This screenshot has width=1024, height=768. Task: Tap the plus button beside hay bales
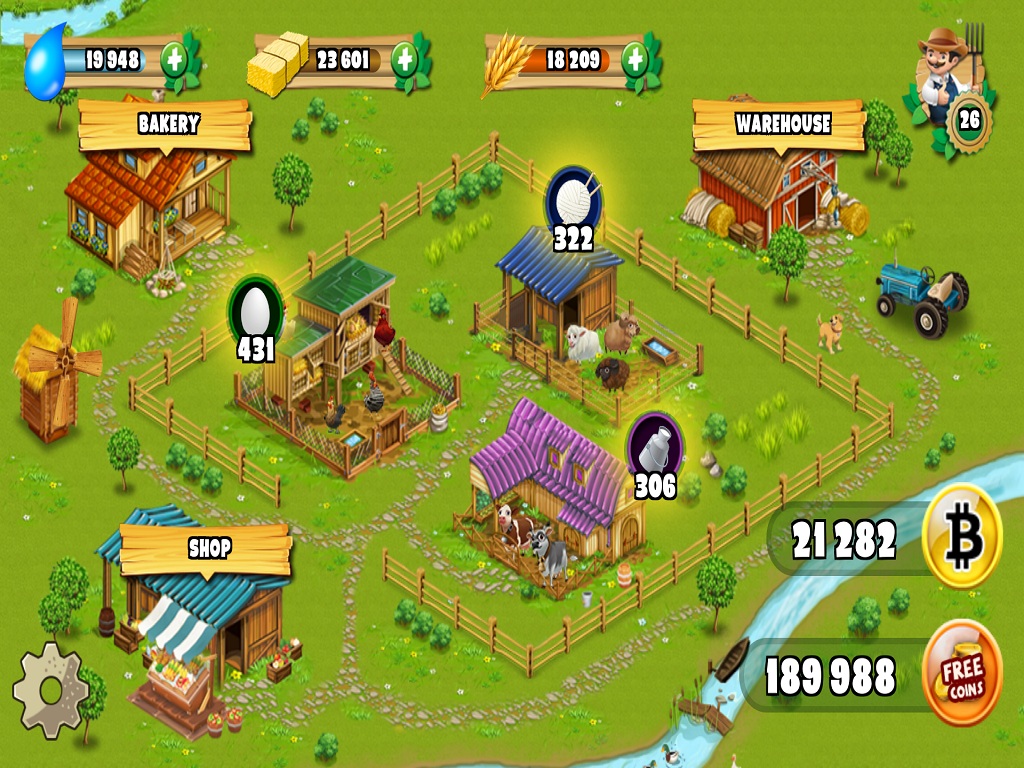[x=404, y=60]
